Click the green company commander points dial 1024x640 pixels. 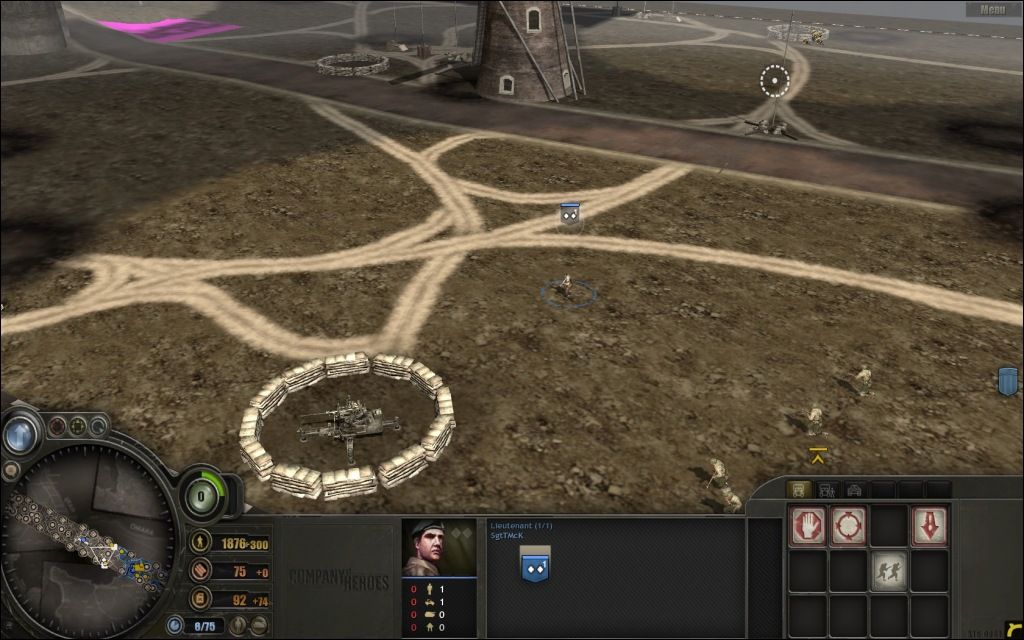click(x=203, y=494)
